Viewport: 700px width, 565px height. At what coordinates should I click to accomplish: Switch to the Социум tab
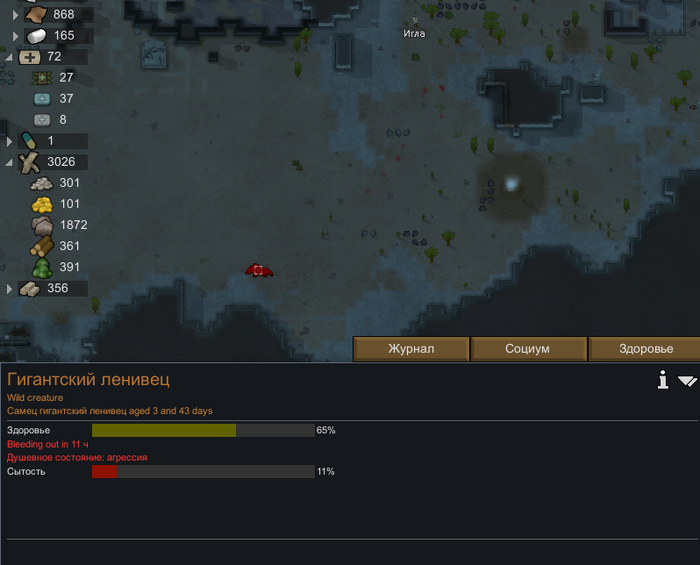(527, 349)
